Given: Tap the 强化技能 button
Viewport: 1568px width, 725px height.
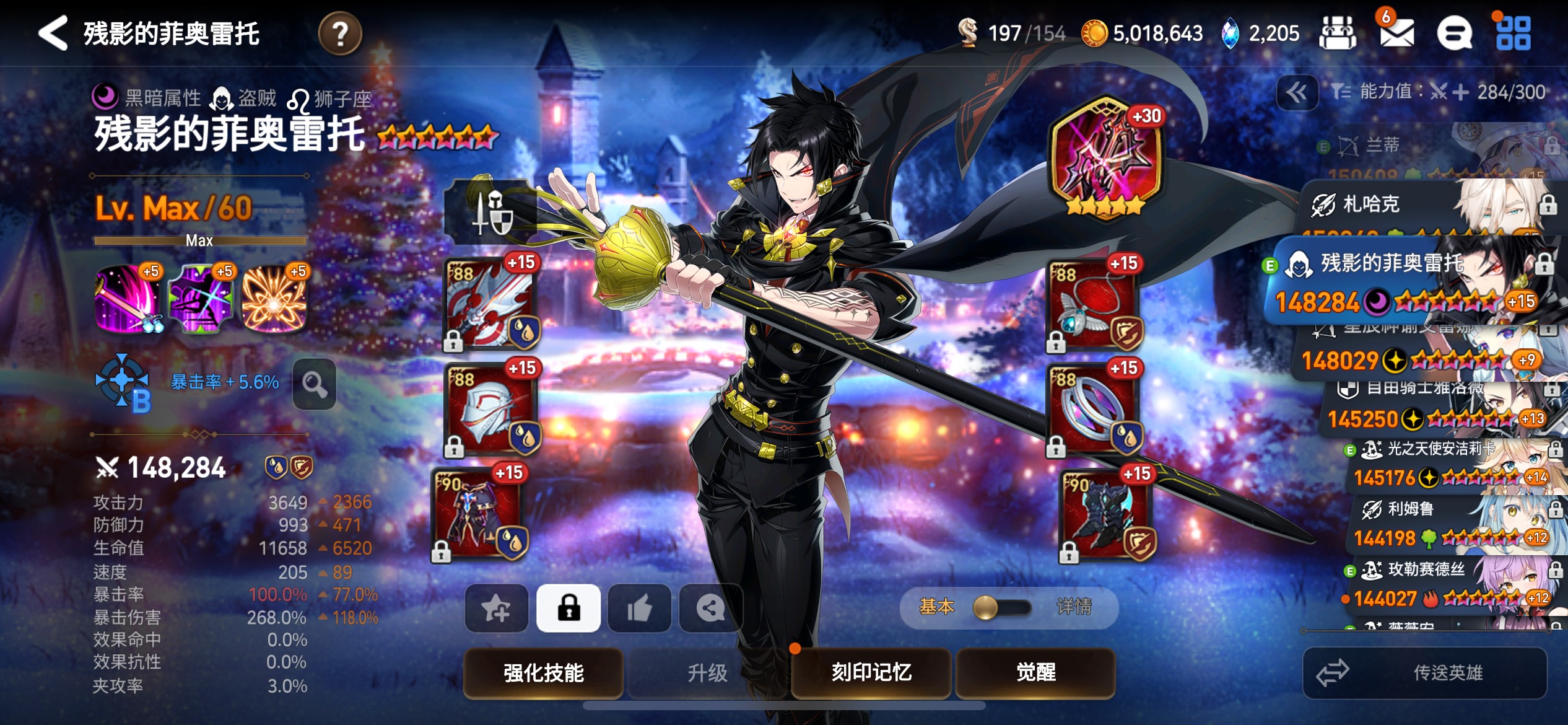Looking at the screenshot, I should [x=543, y=672].
